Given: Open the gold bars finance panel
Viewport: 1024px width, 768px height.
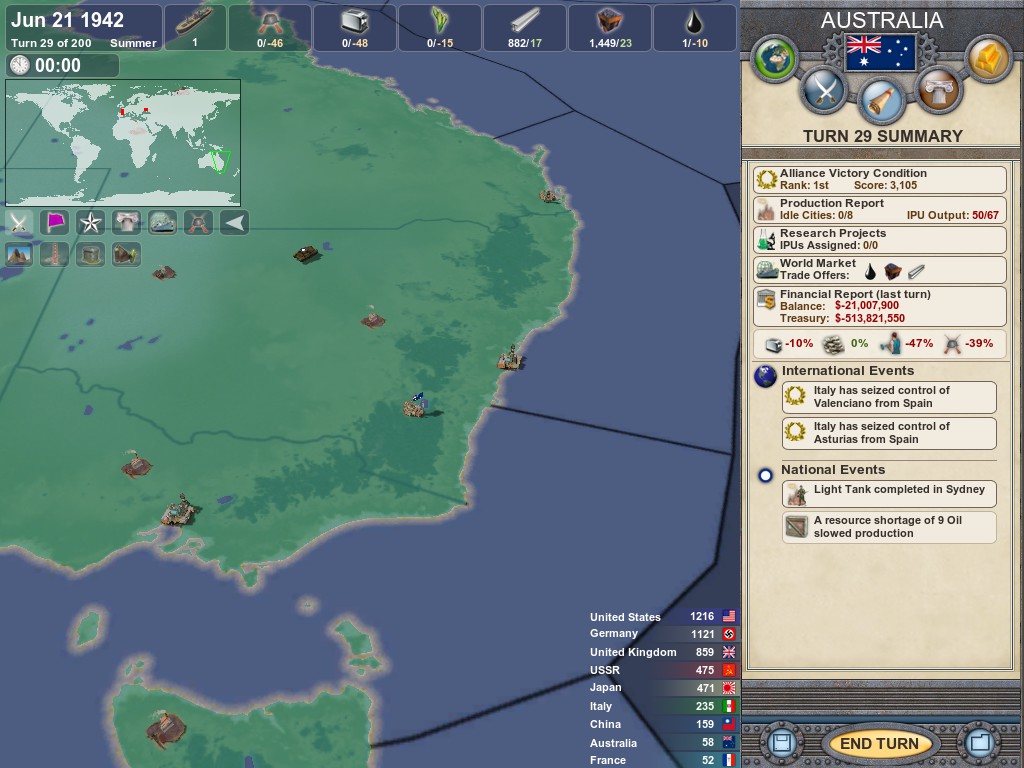Looking at the screenshot, I should [989, 58].
